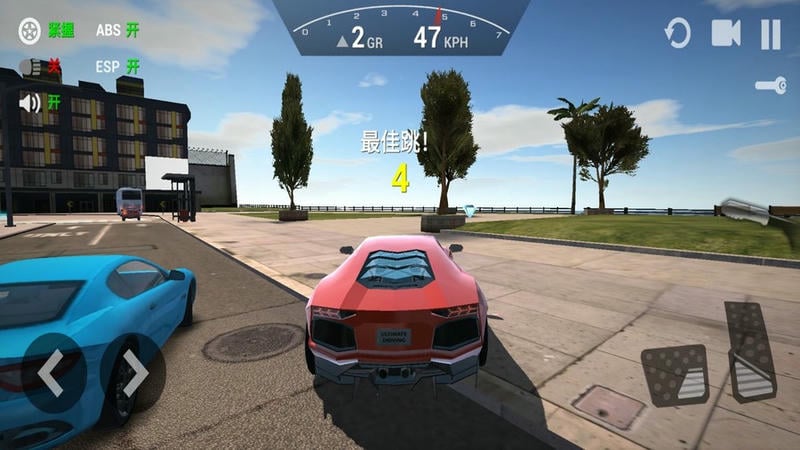The image size is (800, 450).
Task: Toggle the ABS setting
Action: [x=117, y=29]
